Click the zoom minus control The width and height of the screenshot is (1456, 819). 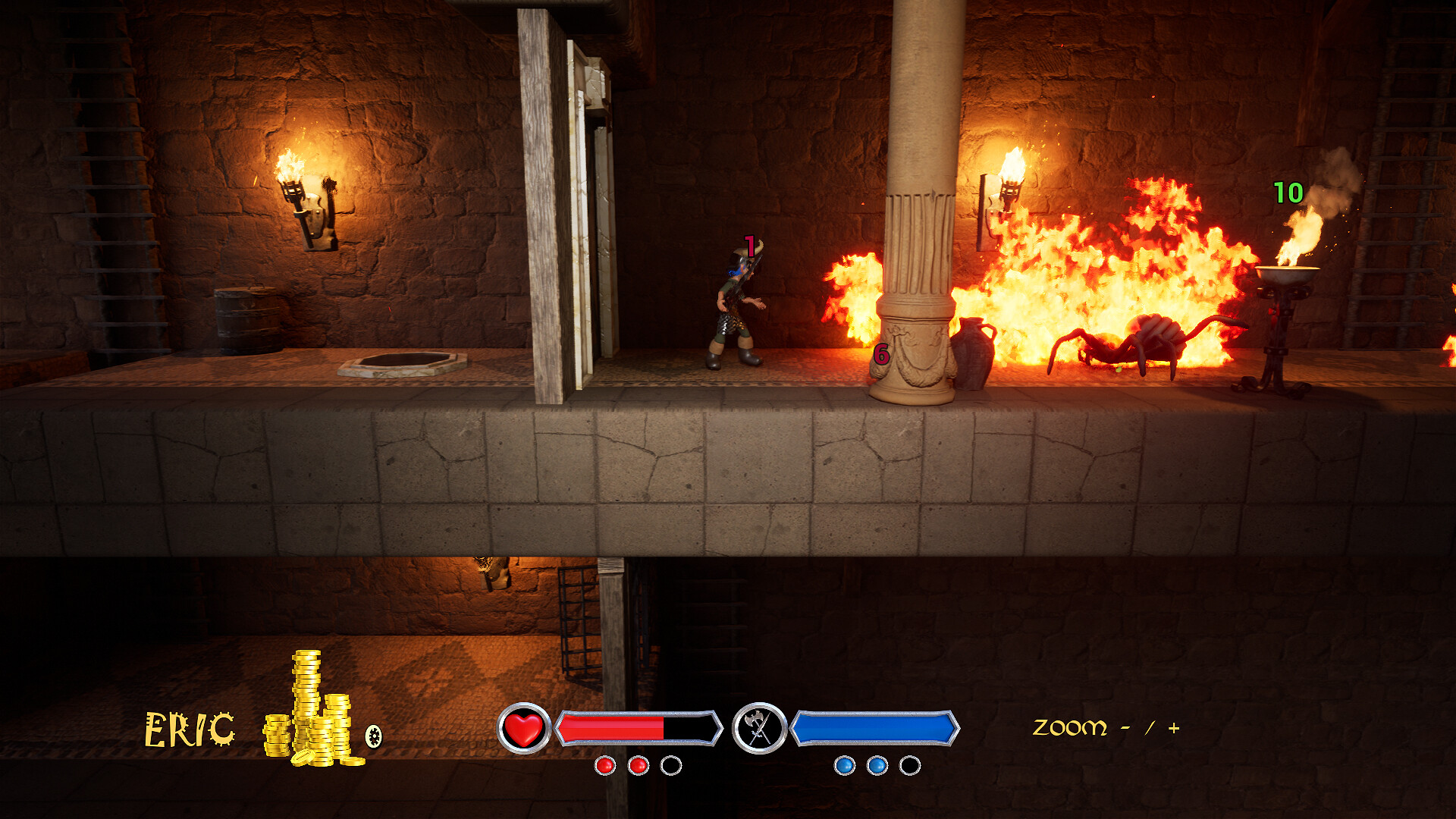pos(1125,726)
